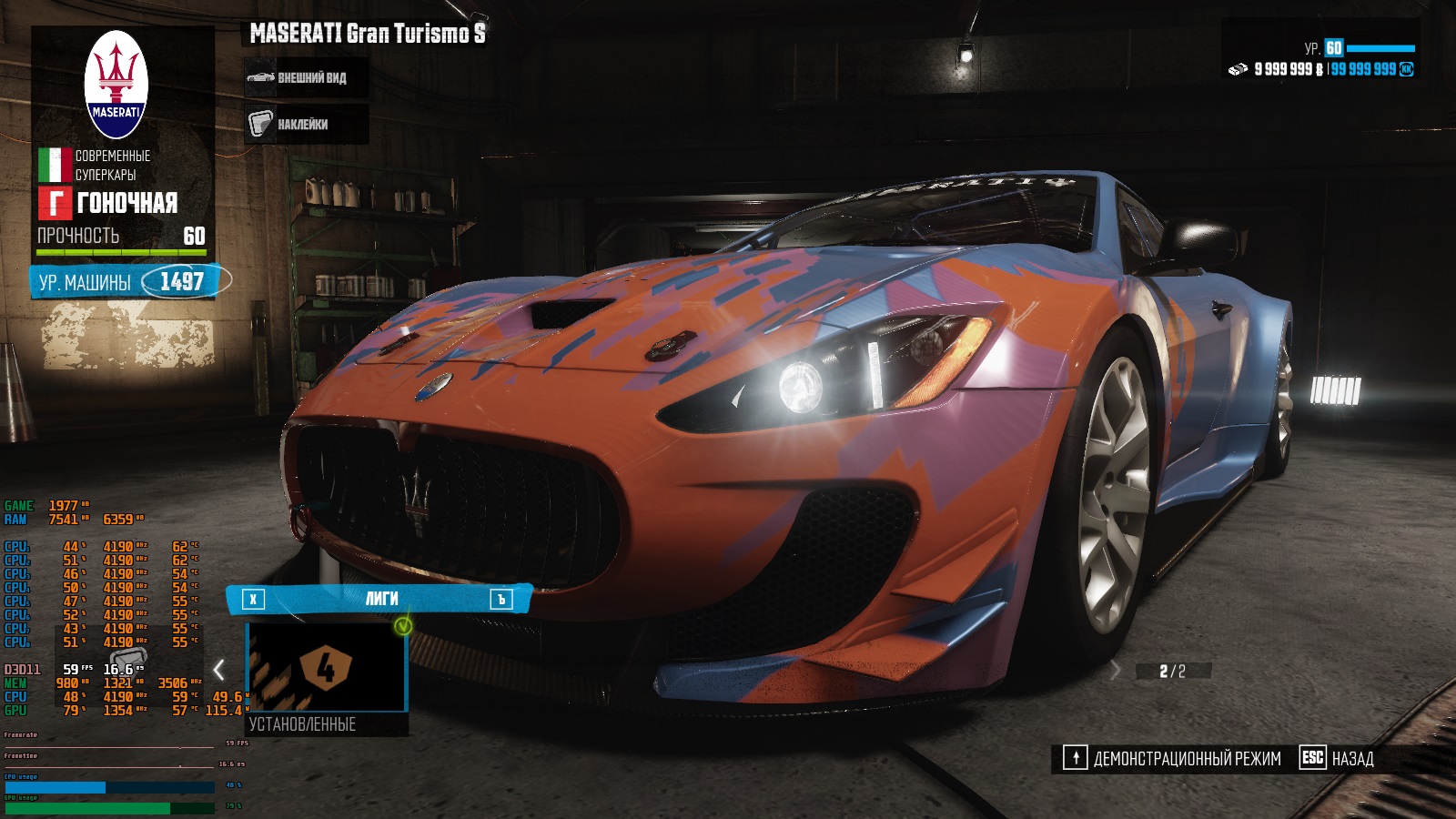Activate ДЕМОНСТРАЦИОННЫЙ РЕЖИМ demo mode
Viewport: 1456px width, 819px height.
click(x=1172, y=758)
